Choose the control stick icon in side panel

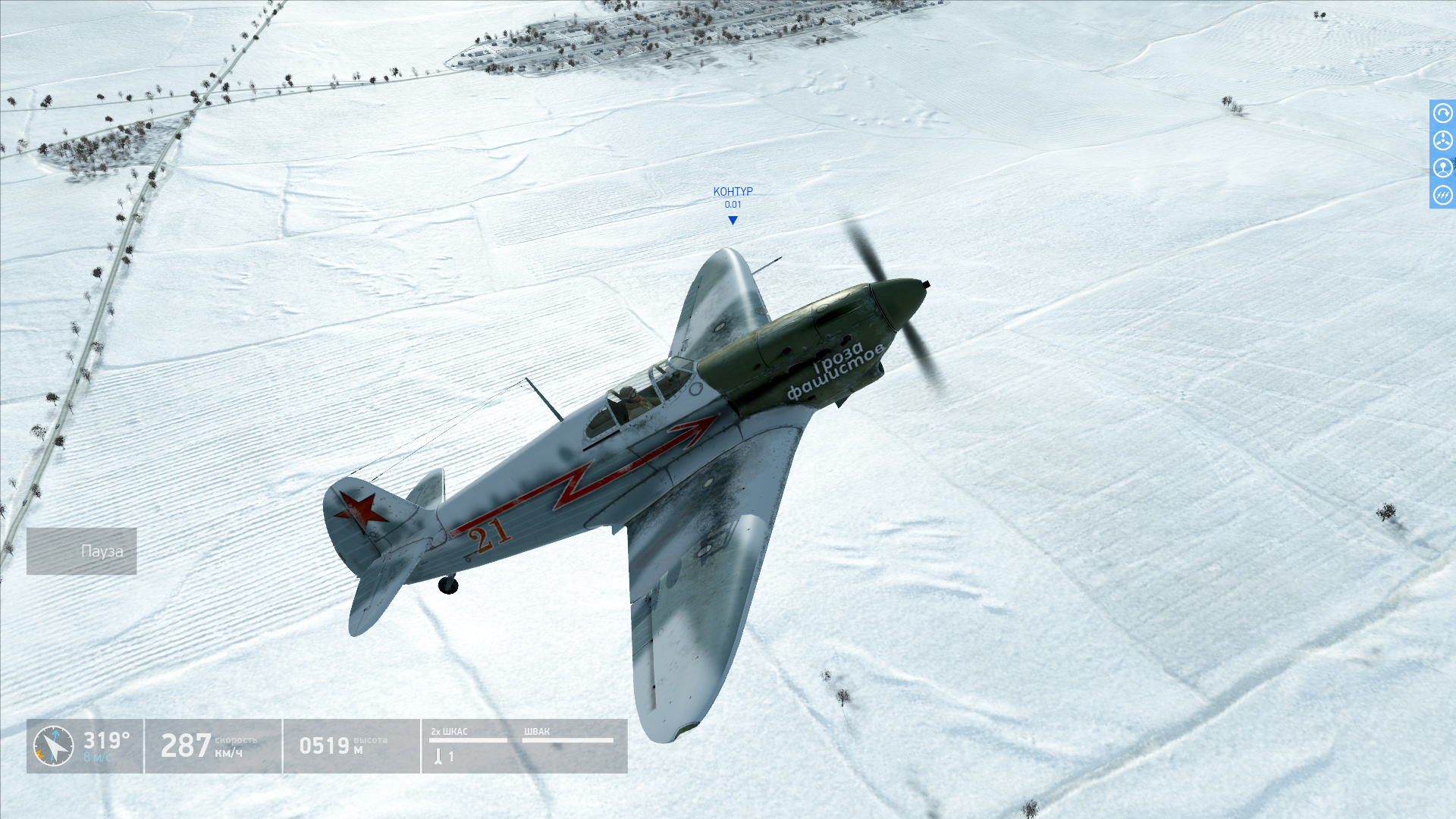(1442, 168)
